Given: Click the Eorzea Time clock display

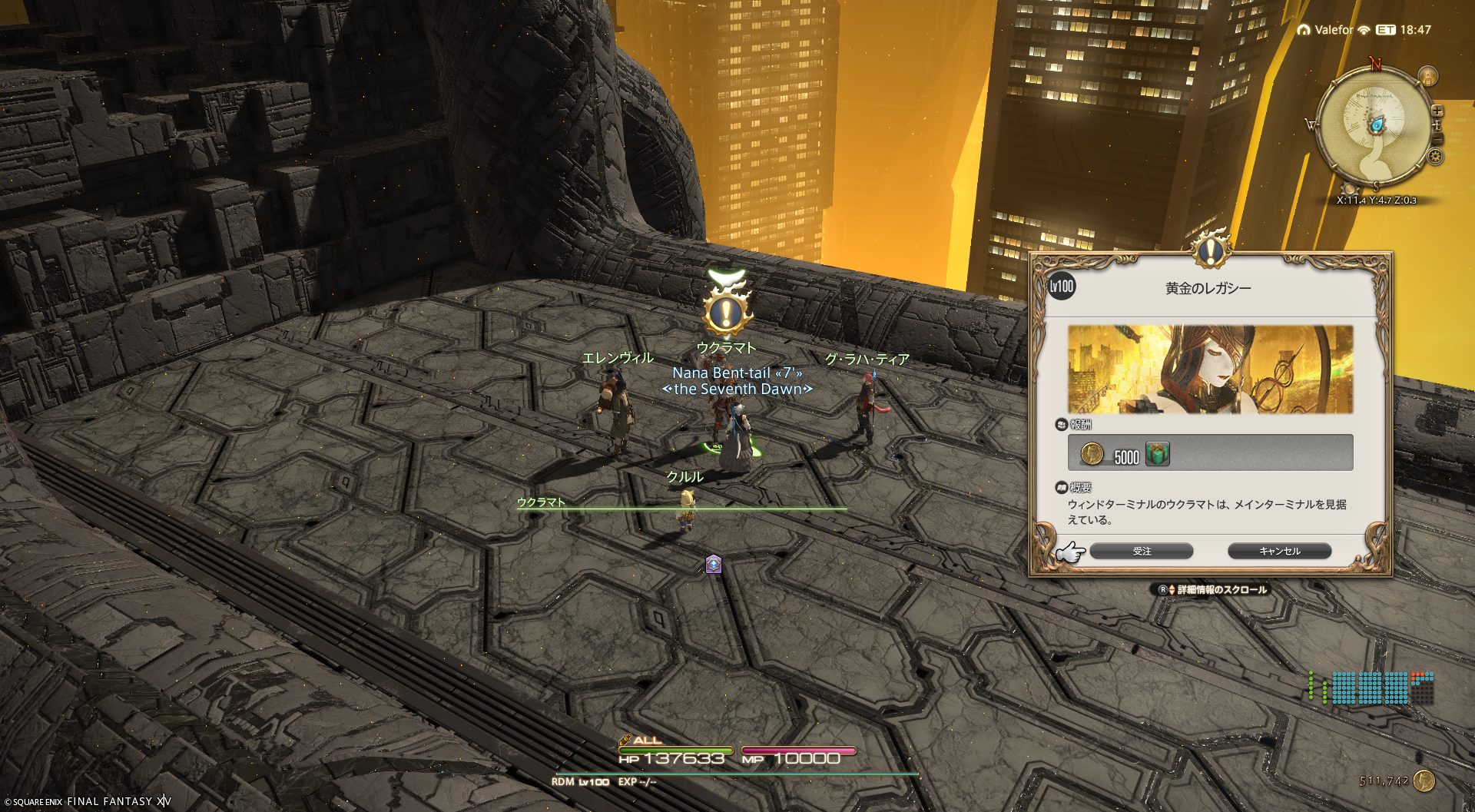Looking at the screenshot, I should pos(1404,30).
